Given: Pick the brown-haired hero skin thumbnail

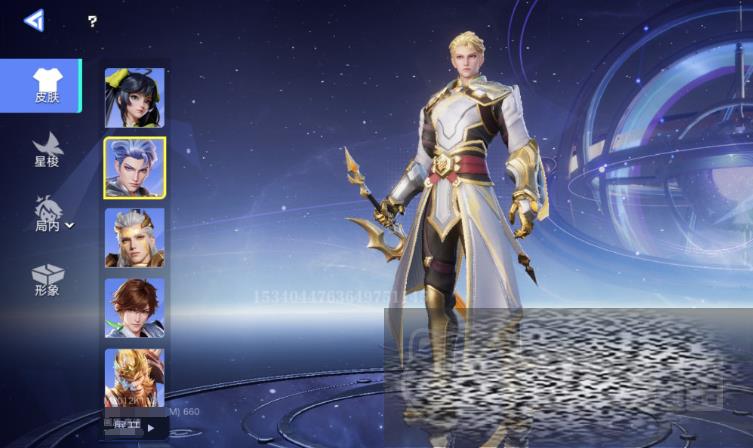Looking at the screenshot, I should point(134,307).
